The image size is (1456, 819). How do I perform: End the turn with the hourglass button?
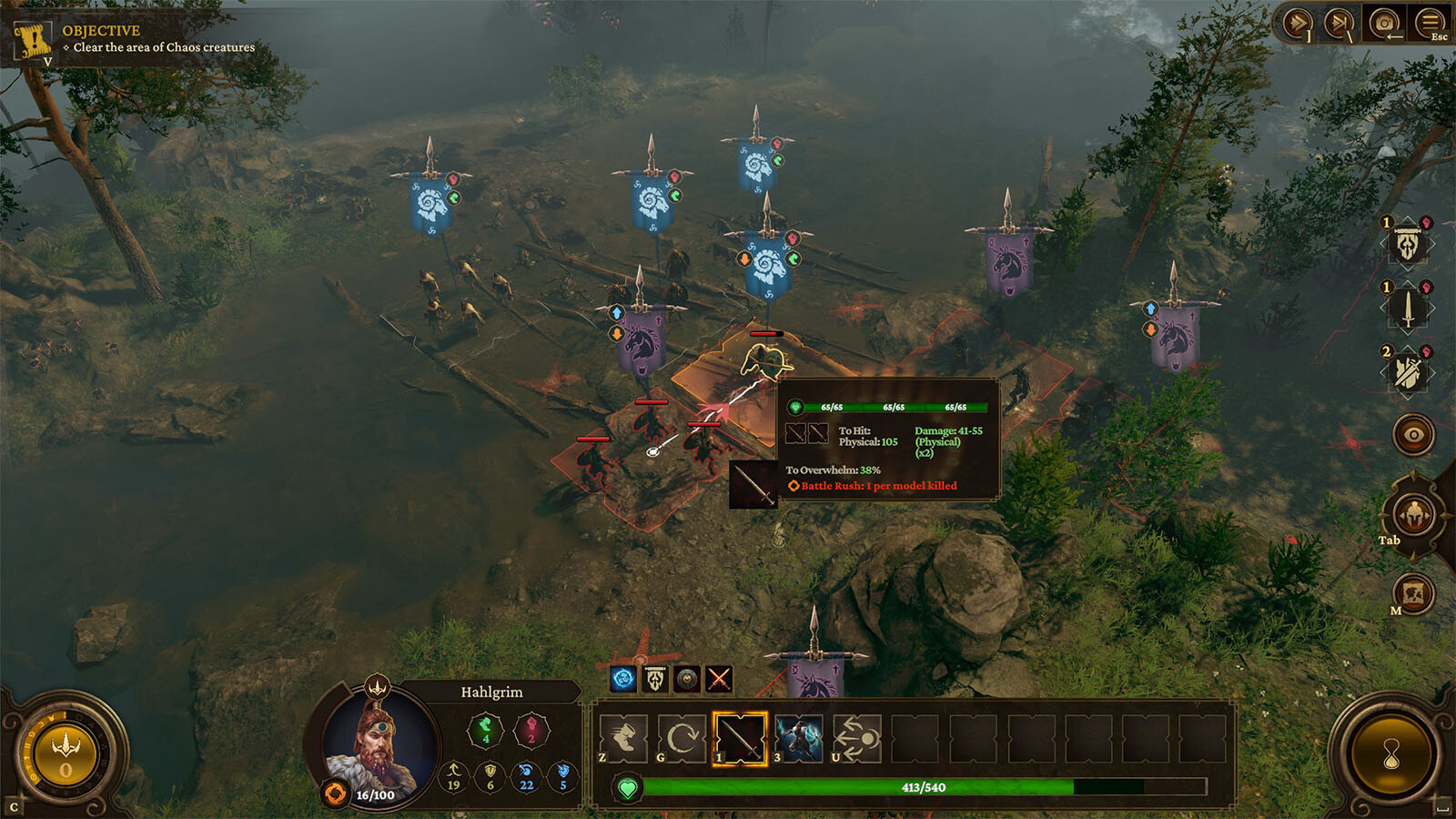(x=1390, y=754)
